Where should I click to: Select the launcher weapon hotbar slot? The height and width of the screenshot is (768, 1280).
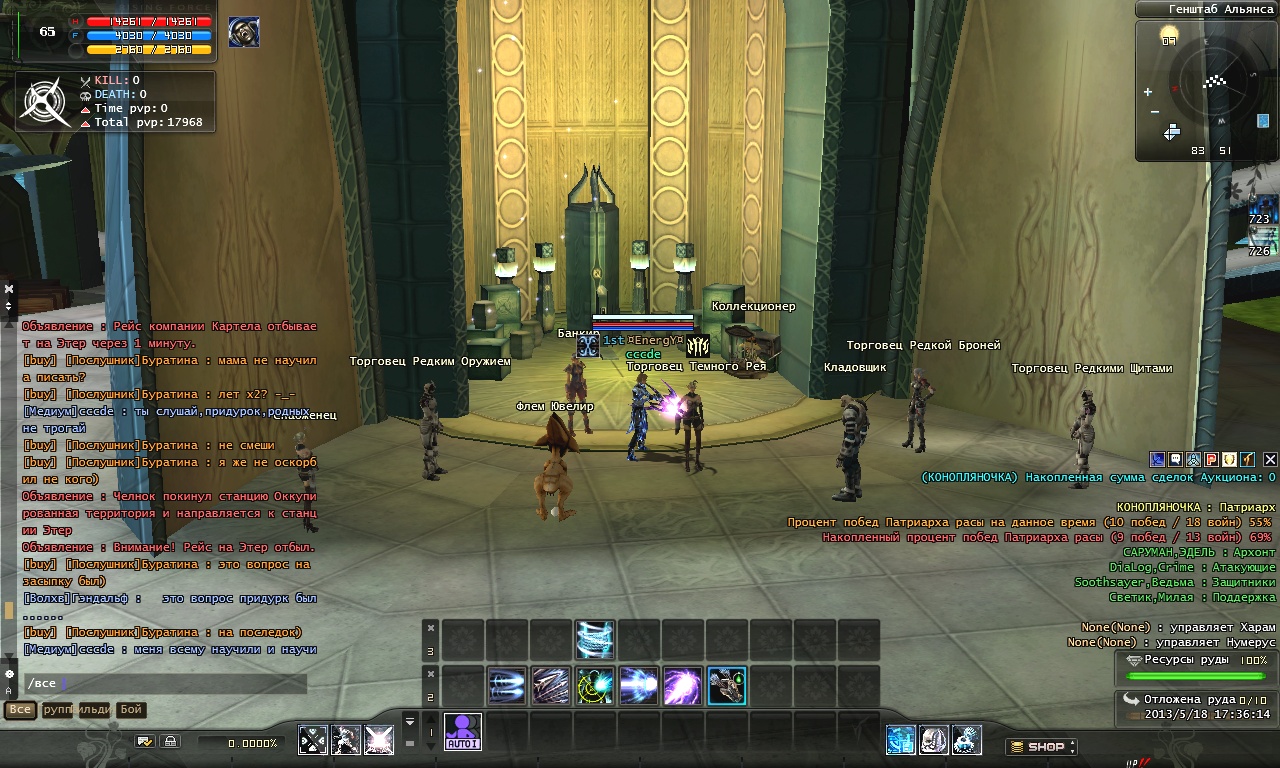727,686
